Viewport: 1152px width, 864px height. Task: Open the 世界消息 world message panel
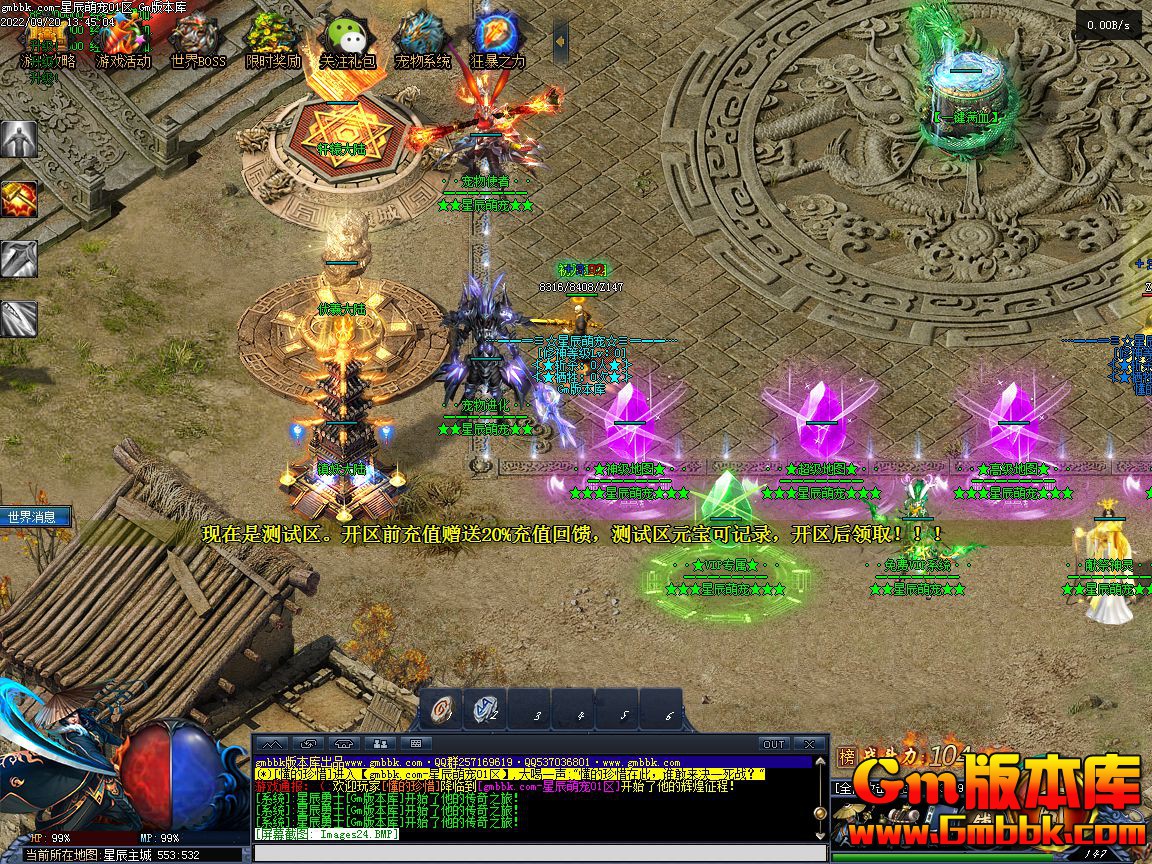pos(36,517)
